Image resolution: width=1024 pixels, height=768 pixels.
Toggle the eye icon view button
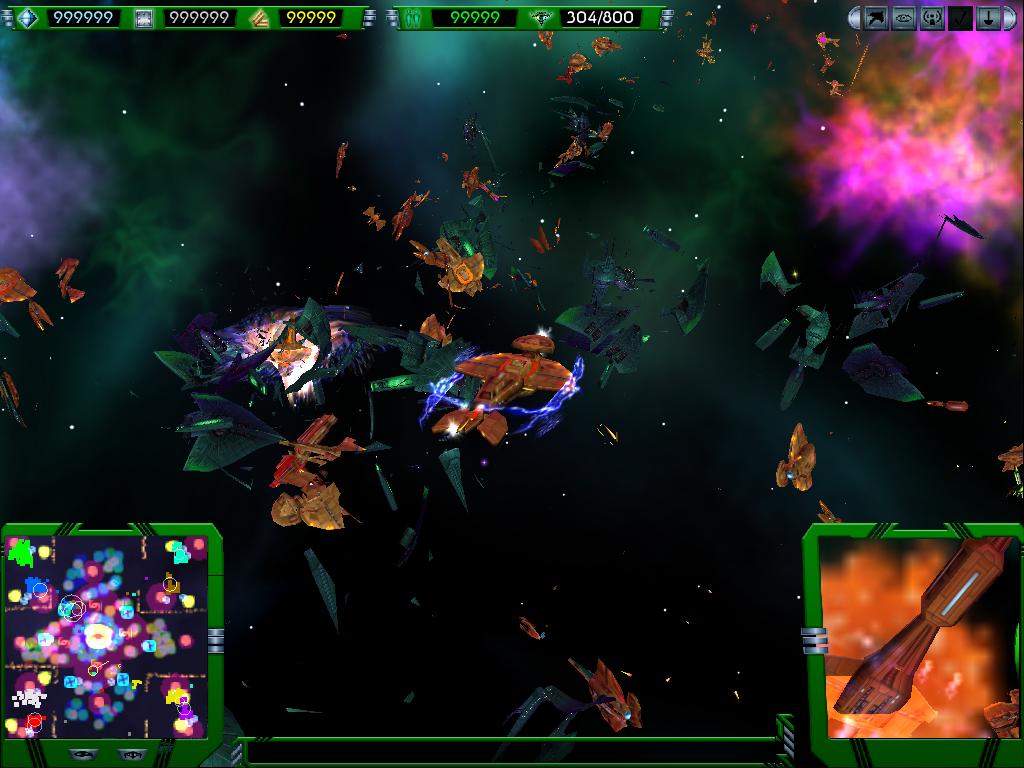pyautogui.click(x=904, y=18)
